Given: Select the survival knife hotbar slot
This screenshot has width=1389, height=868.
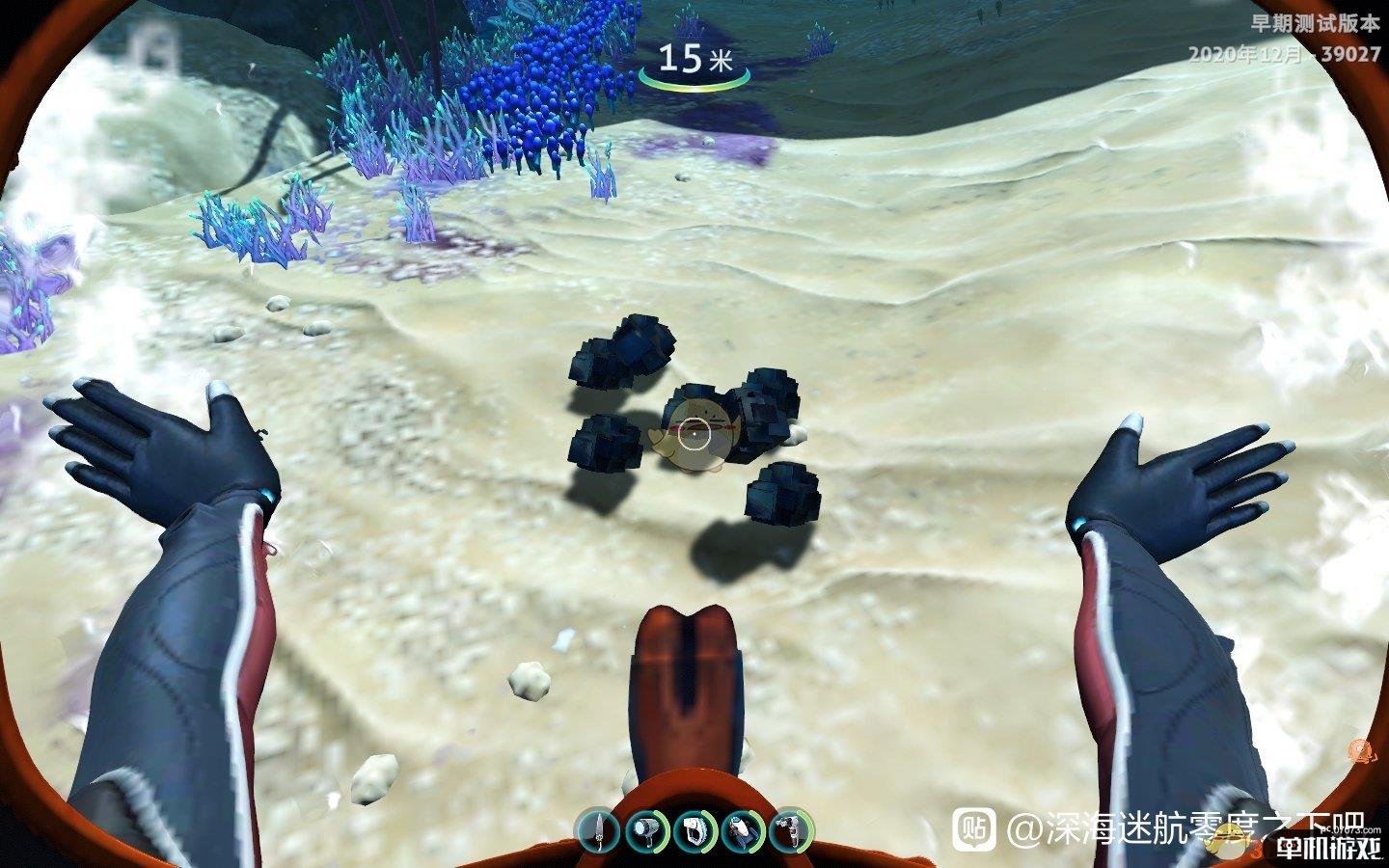Looking at the screenshot, I should tap(597, 830).
